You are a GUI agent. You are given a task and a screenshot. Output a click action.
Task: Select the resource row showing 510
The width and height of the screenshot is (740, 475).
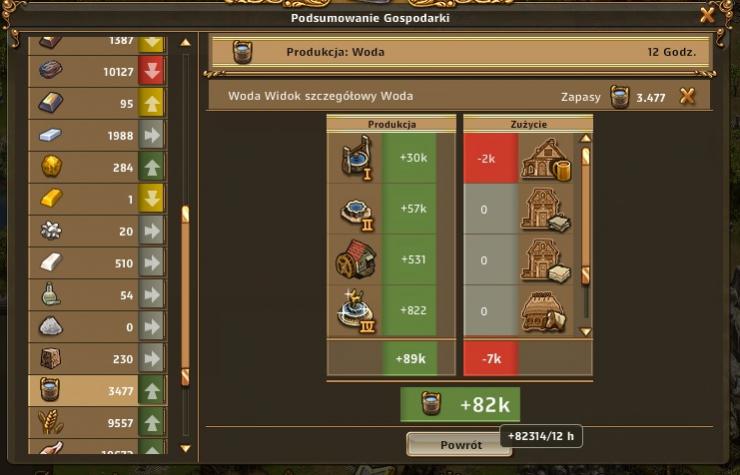point(97,263)
